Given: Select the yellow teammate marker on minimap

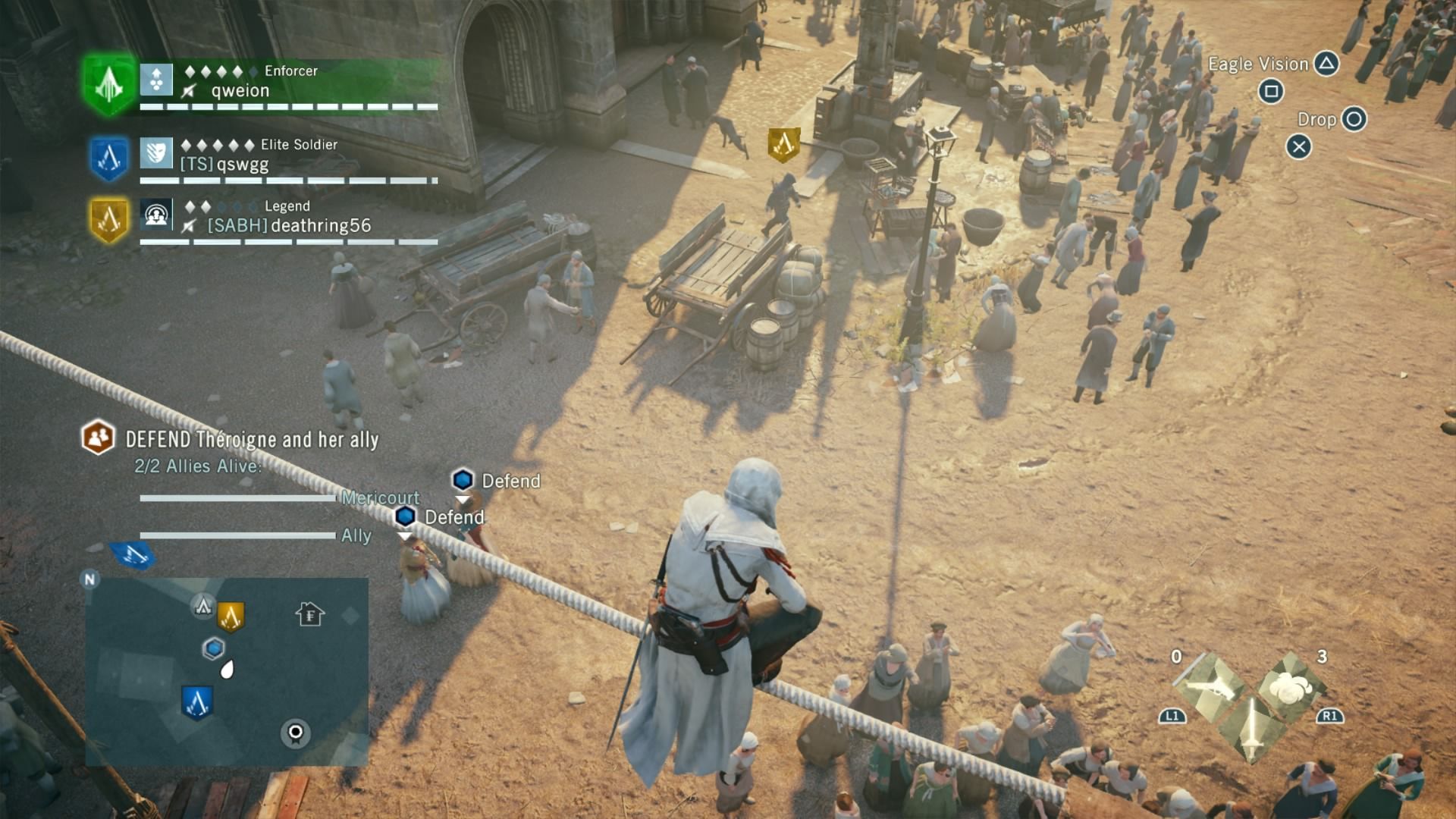Looking at the screenshot, I should coord(231,617).
